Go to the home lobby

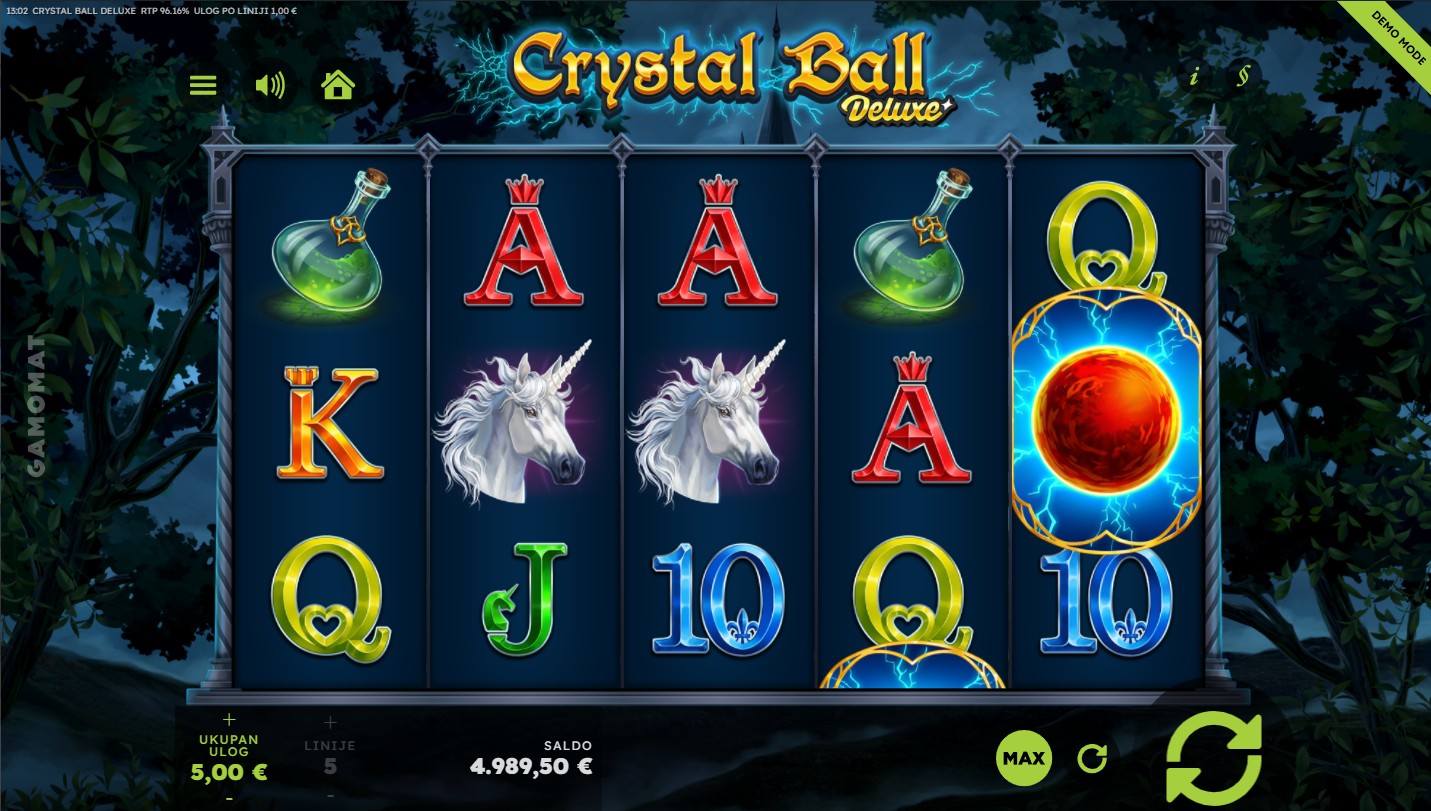click(x=338, y=85)
